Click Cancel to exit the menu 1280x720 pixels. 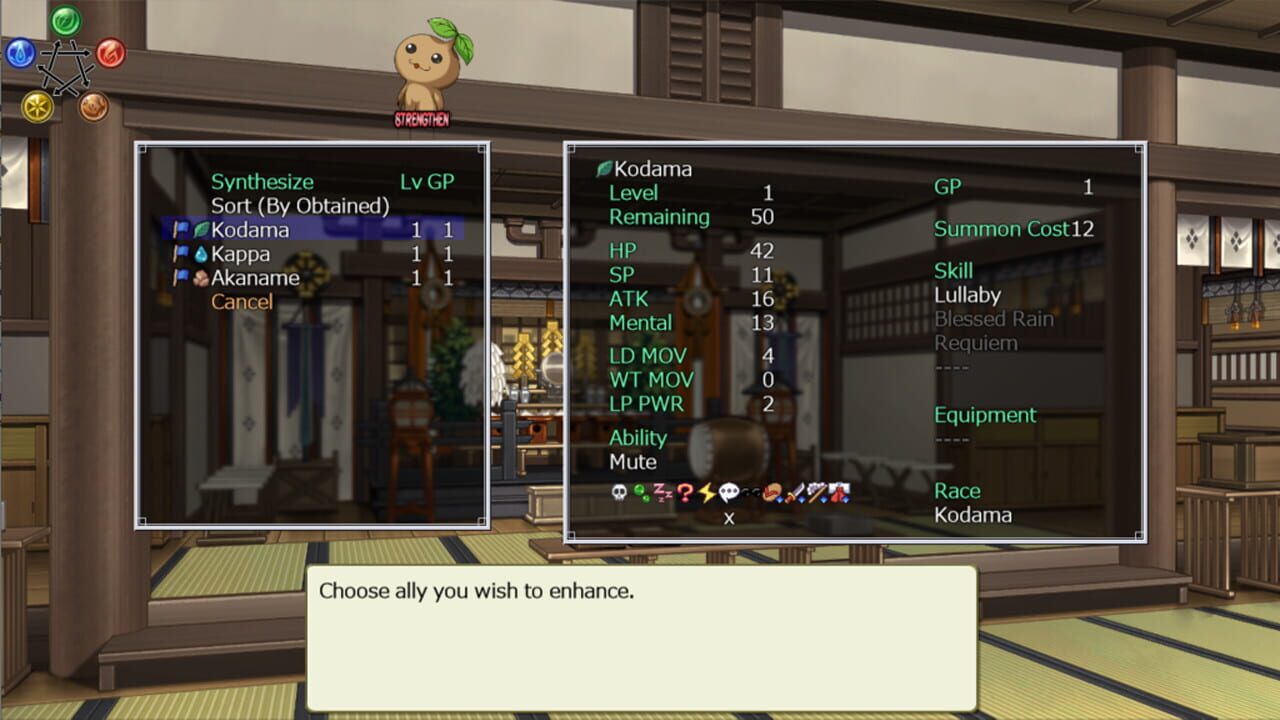(242, 302)
